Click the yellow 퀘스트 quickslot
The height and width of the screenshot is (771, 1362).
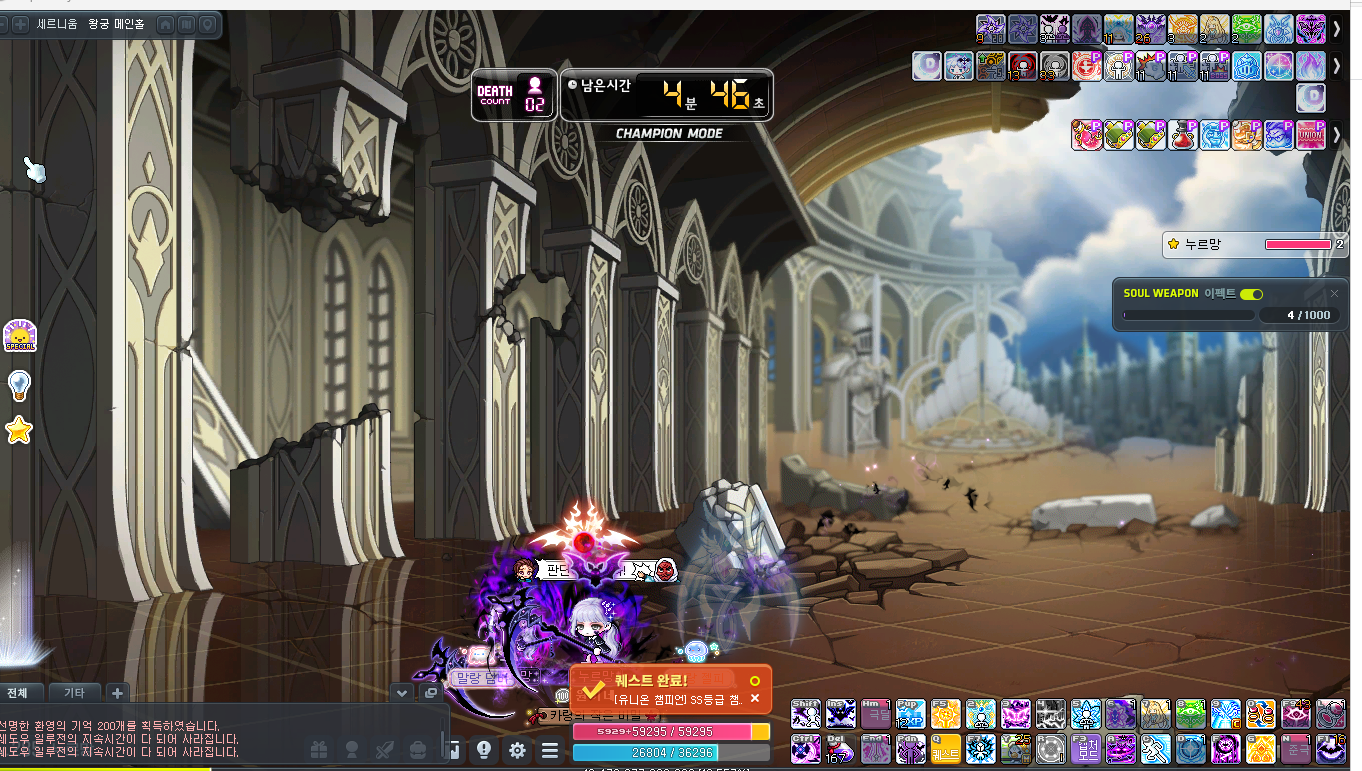pyautogui.click(x=945, y=747)
